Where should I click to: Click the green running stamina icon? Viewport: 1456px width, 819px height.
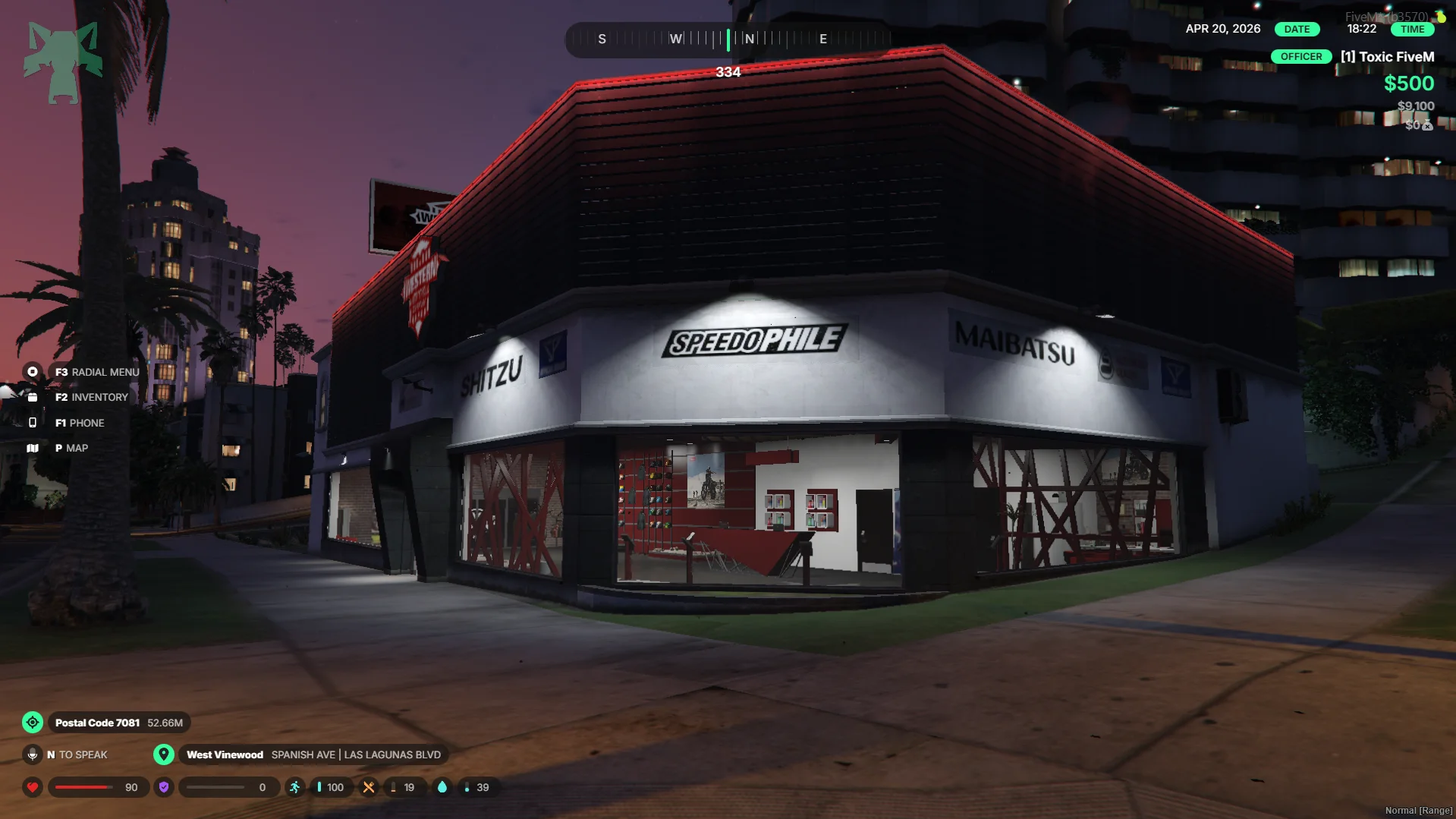294,787
